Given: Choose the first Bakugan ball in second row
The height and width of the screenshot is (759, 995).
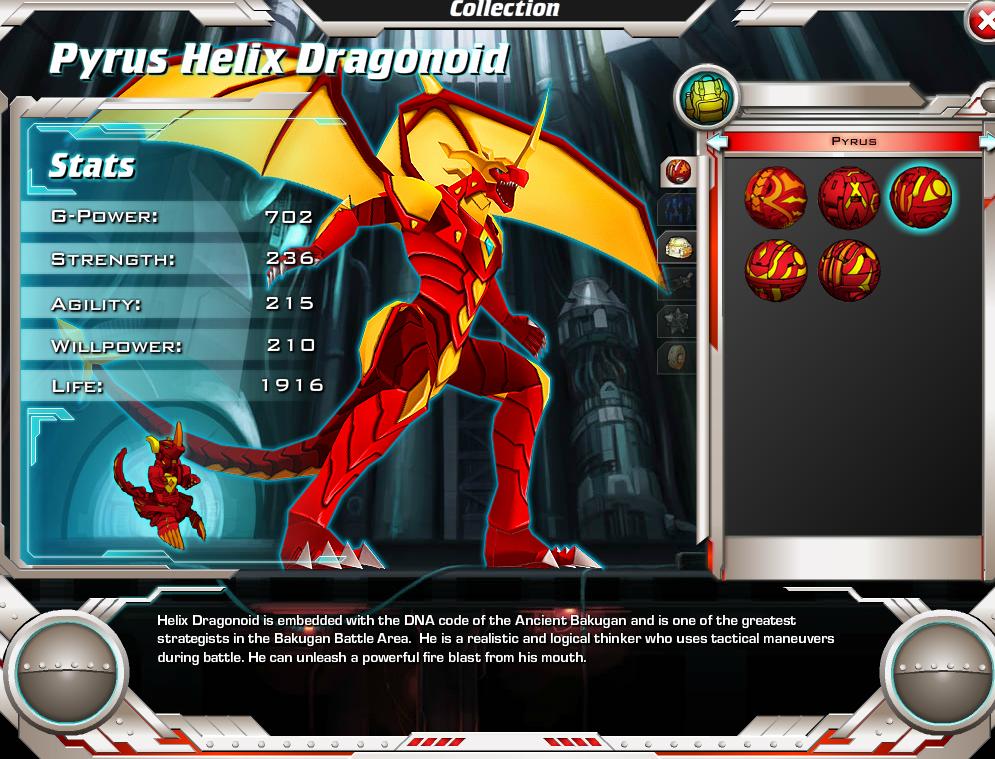Looking at the screenshot, I should click(x=775, y=269).
